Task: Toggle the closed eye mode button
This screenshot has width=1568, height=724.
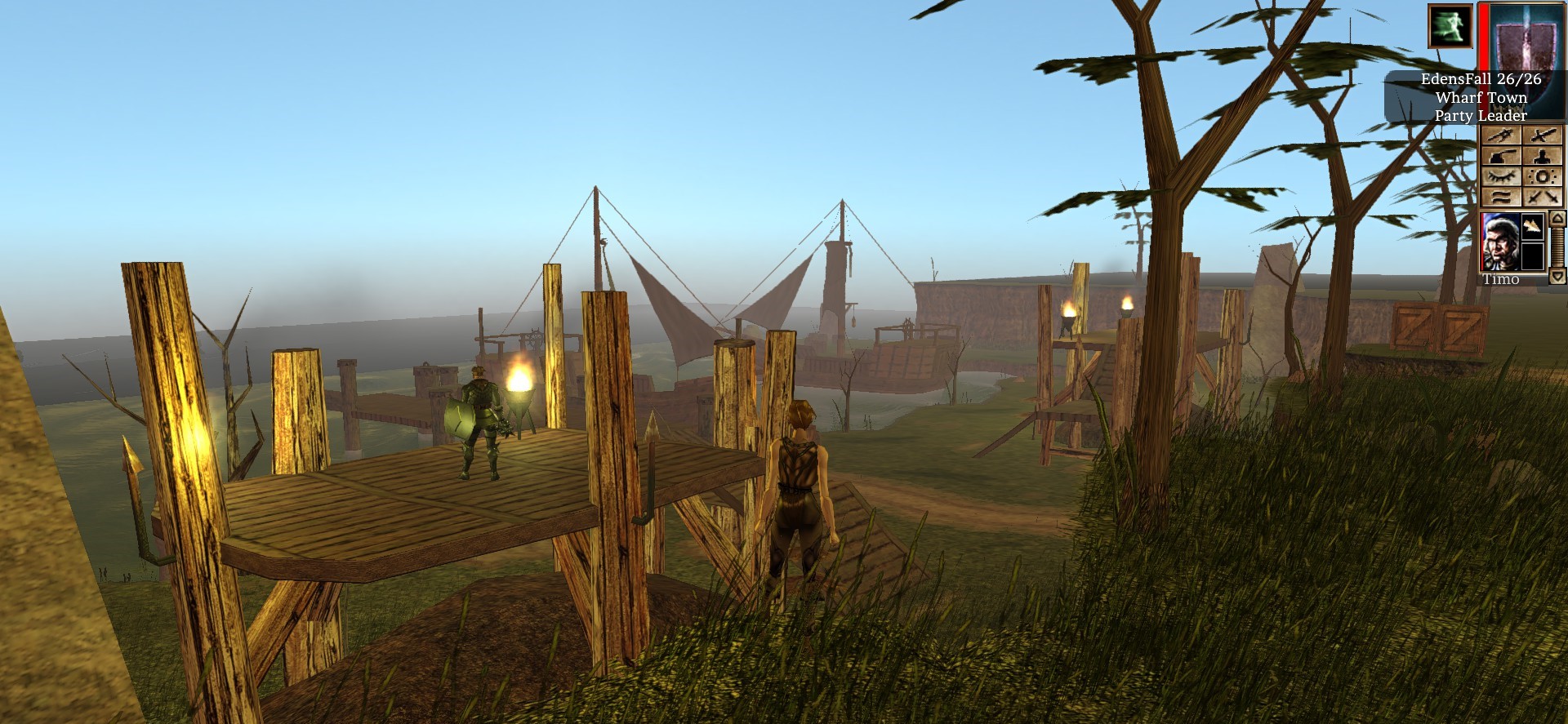Action: (x=1501, y=176)
